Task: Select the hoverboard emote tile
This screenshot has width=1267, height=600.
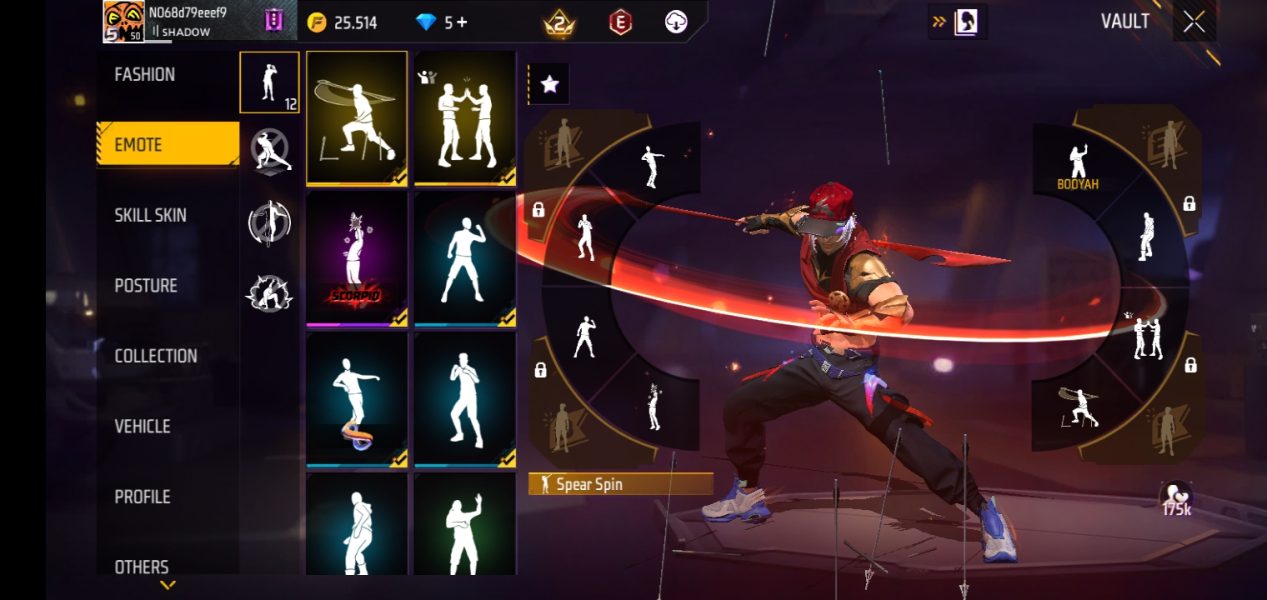Action: point(357,400)
